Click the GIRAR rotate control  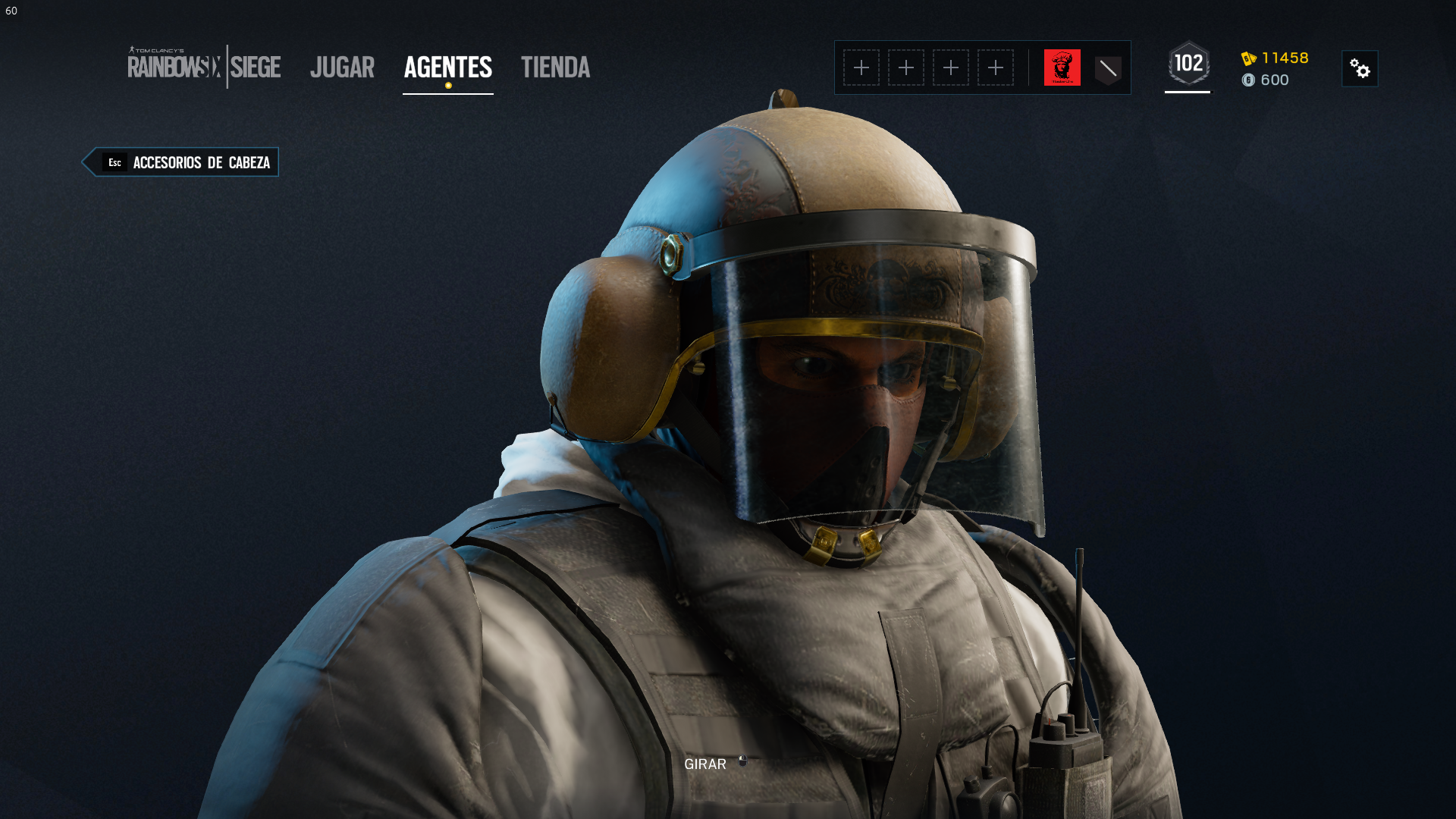(x=704, y=764)
